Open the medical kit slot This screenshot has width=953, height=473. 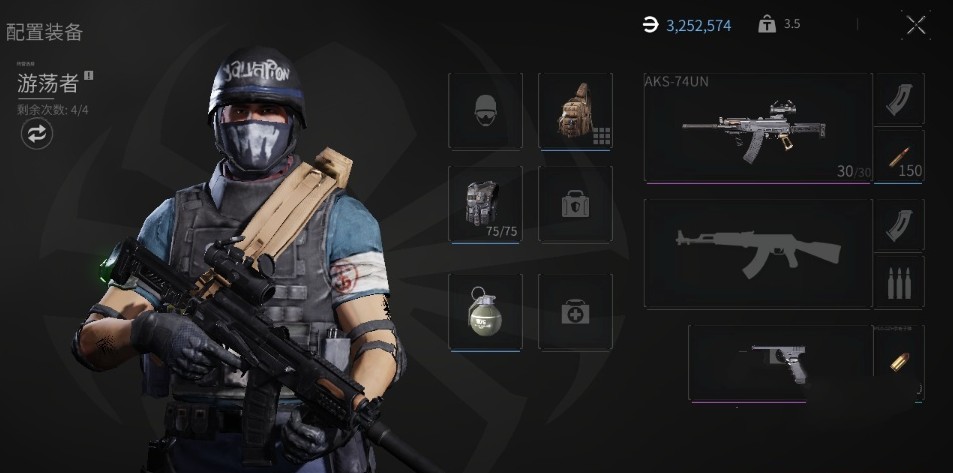575,311
